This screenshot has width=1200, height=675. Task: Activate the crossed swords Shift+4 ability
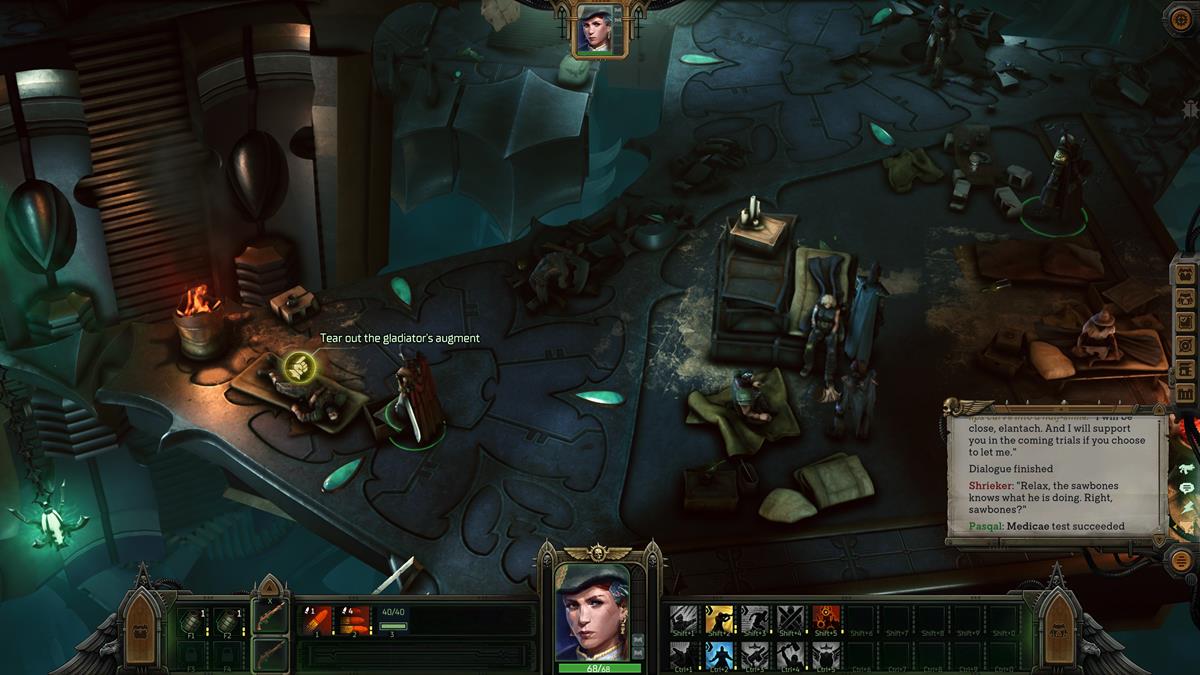tap(790, 620)
